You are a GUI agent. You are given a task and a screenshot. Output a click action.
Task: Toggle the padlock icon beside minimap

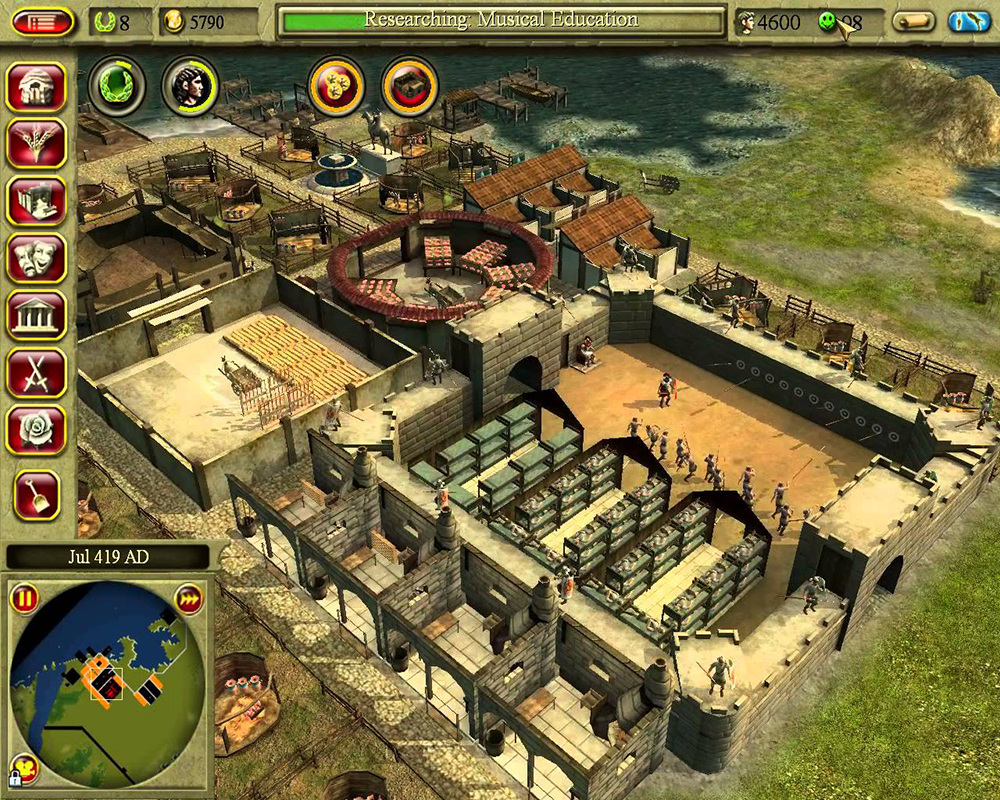(x=17, y=773)
